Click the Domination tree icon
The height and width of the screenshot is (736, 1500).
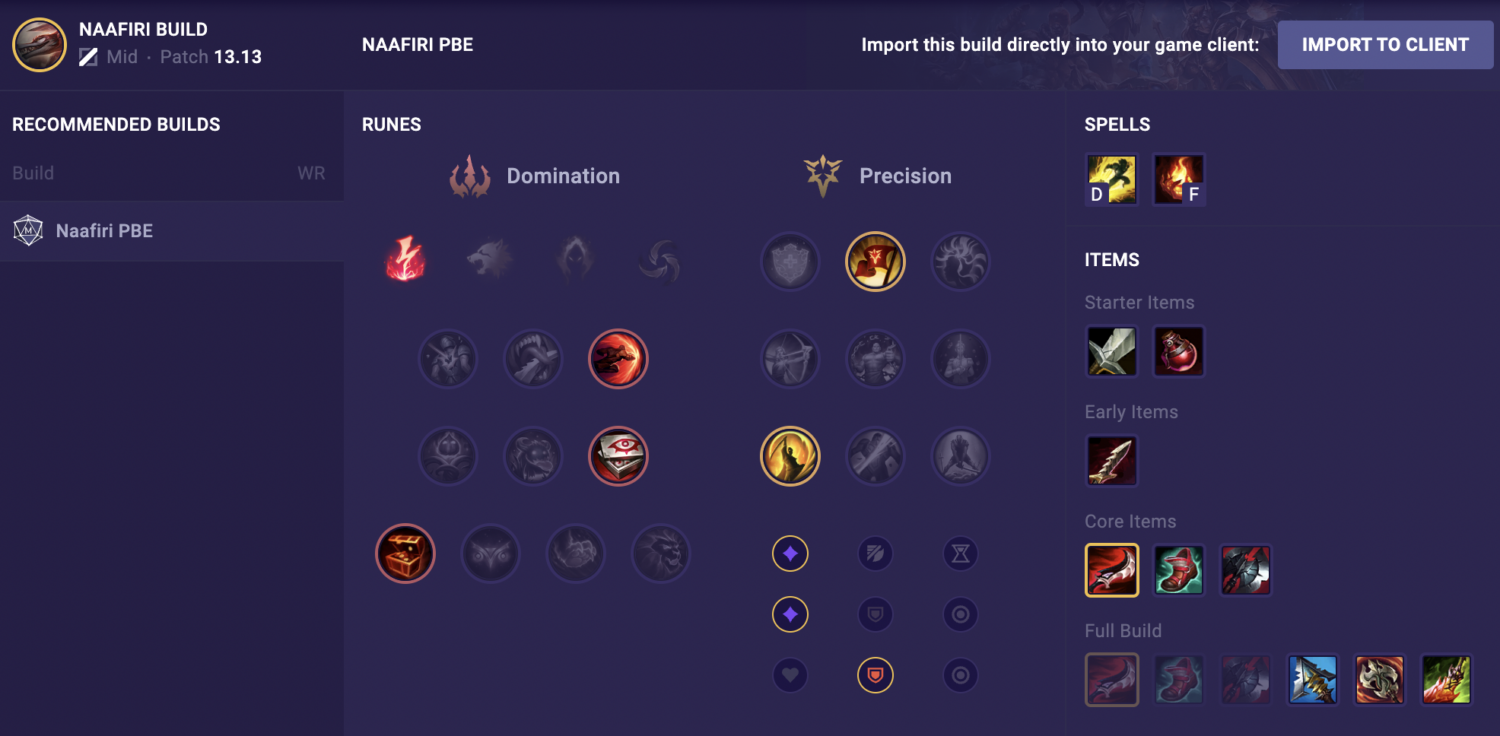pyautogui.click(x=470, y=175)
